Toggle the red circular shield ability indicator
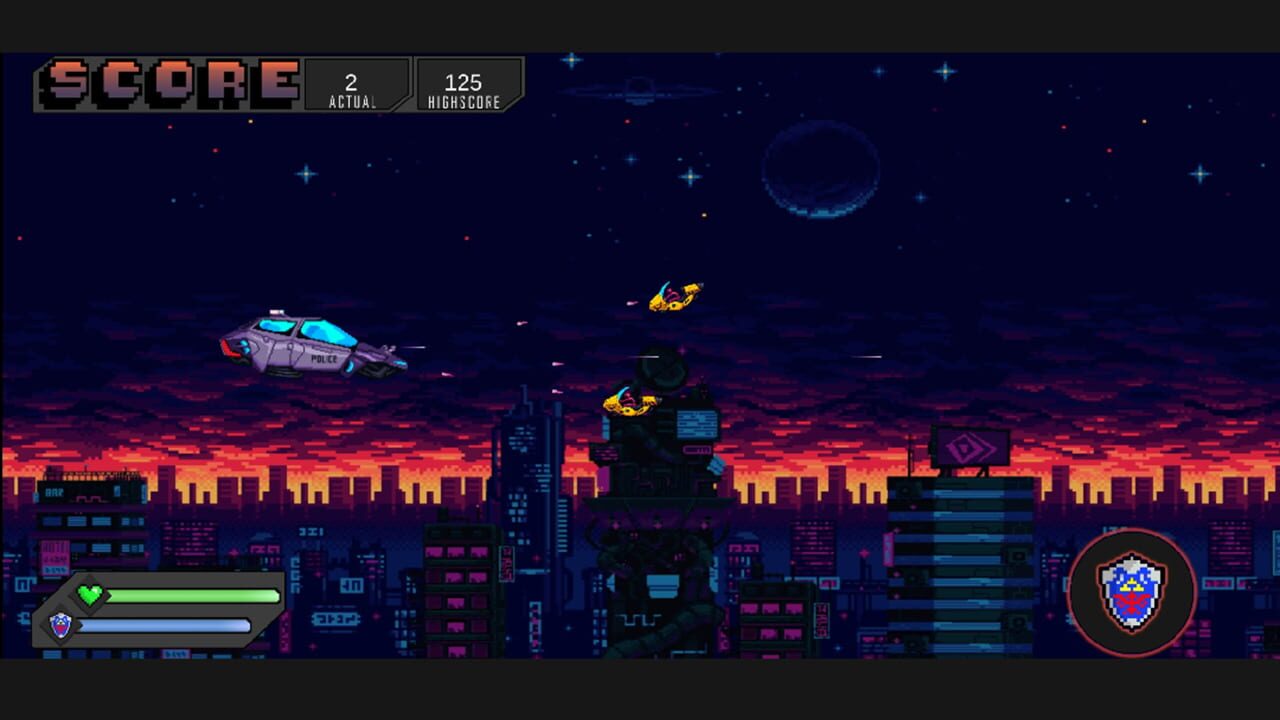The height and width of the screenshot is (720, 1280). 1132,592
